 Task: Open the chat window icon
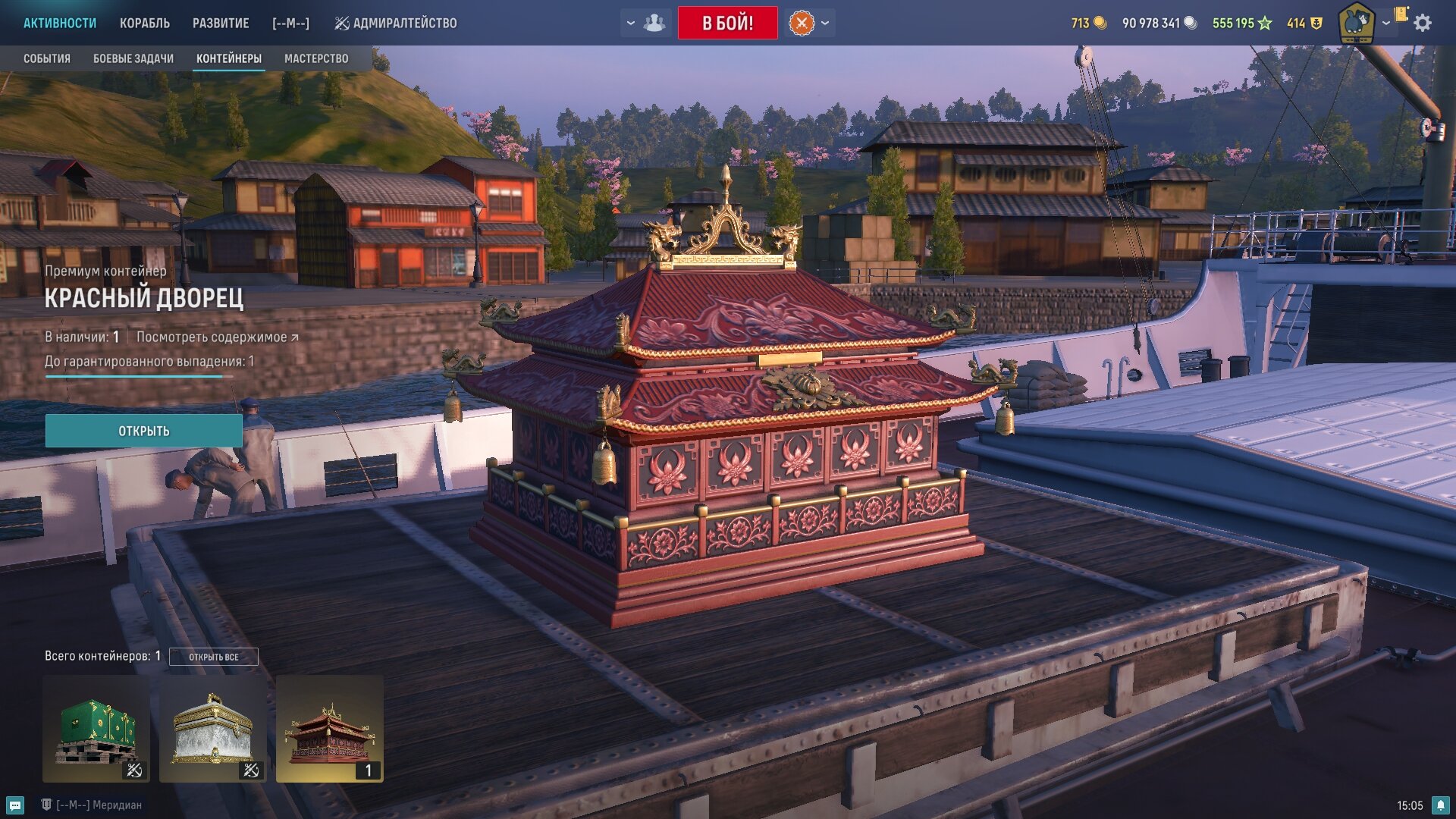[15, 805]
